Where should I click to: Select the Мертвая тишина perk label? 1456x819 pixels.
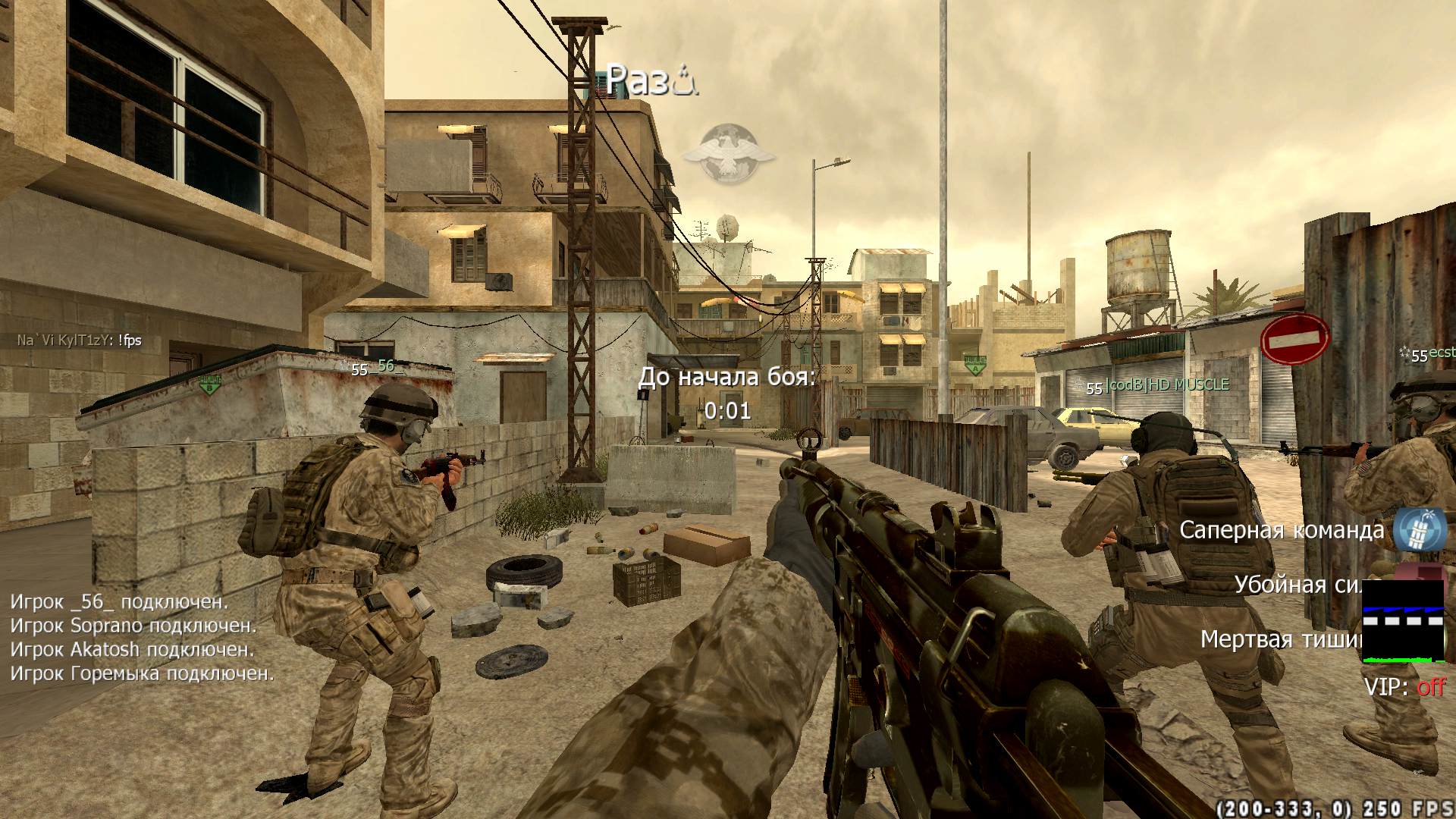[x=1280, y=639]
